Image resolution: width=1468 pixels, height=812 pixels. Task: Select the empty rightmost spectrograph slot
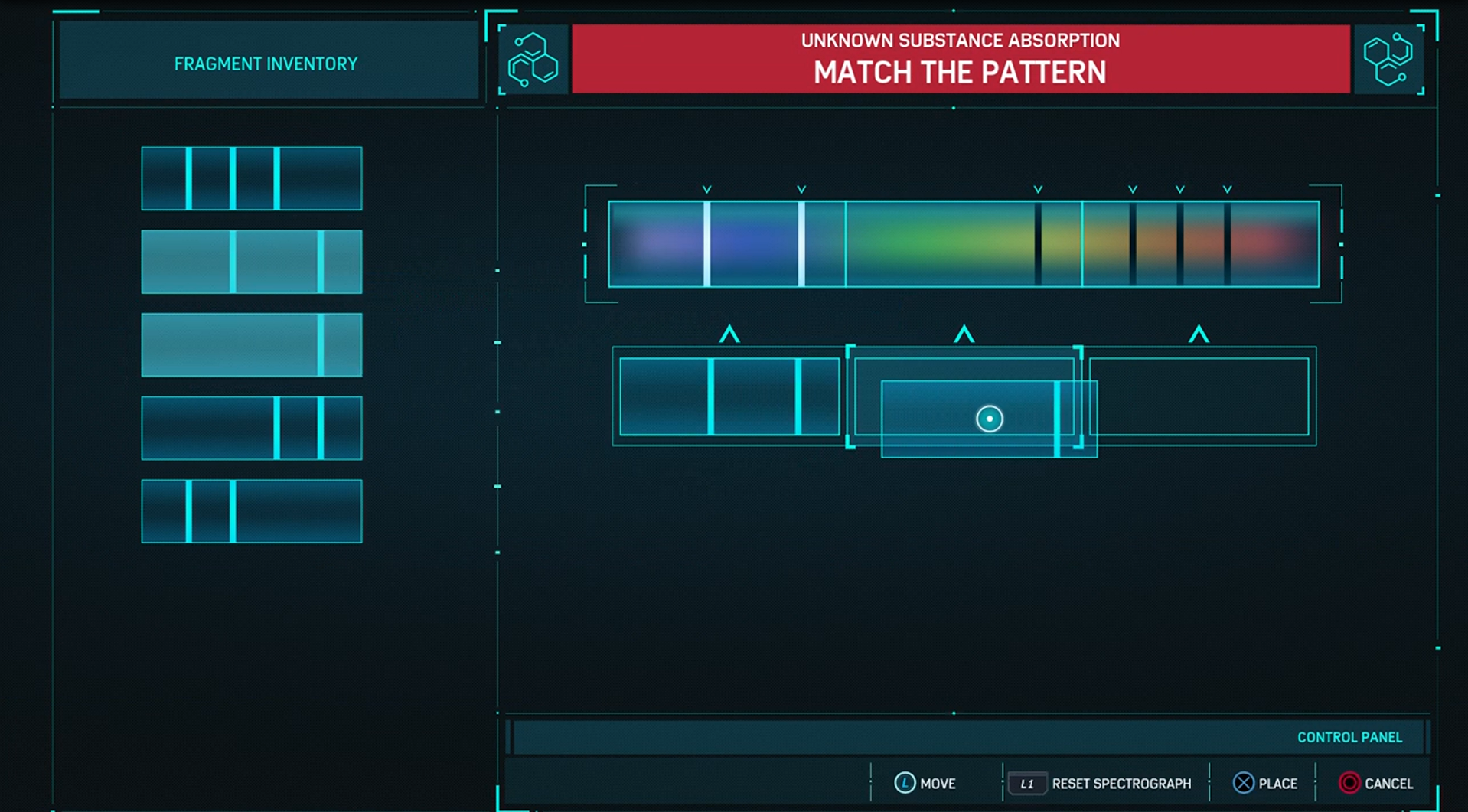1199,396
